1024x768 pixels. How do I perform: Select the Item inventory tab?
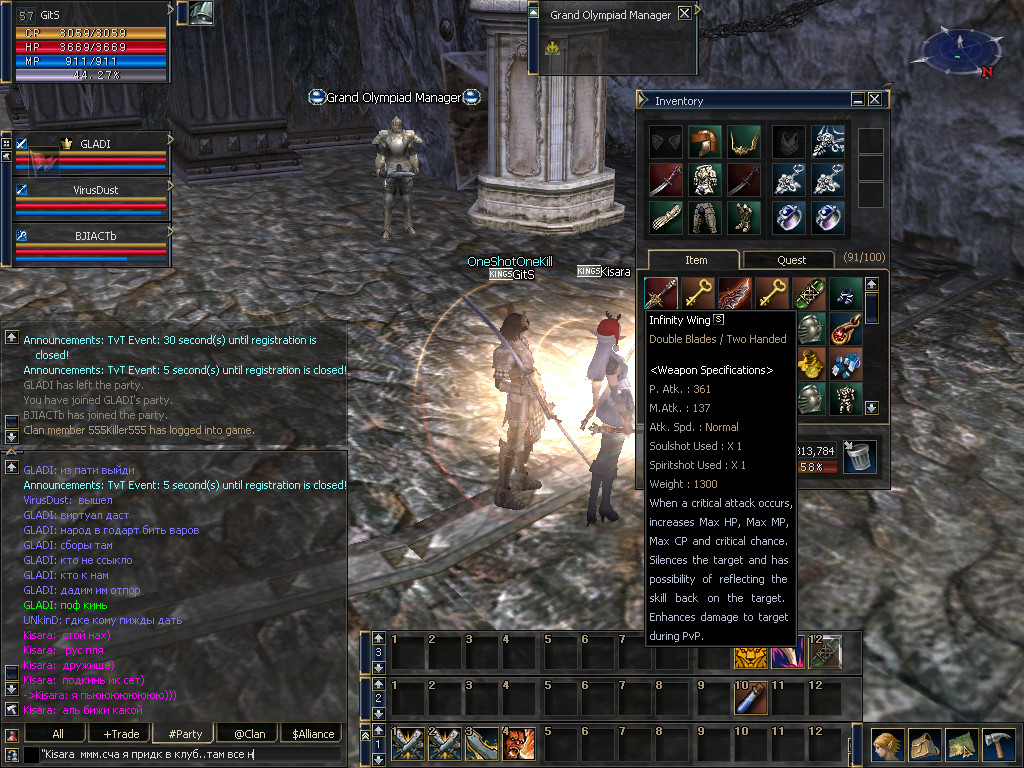(x=695, y=260)
